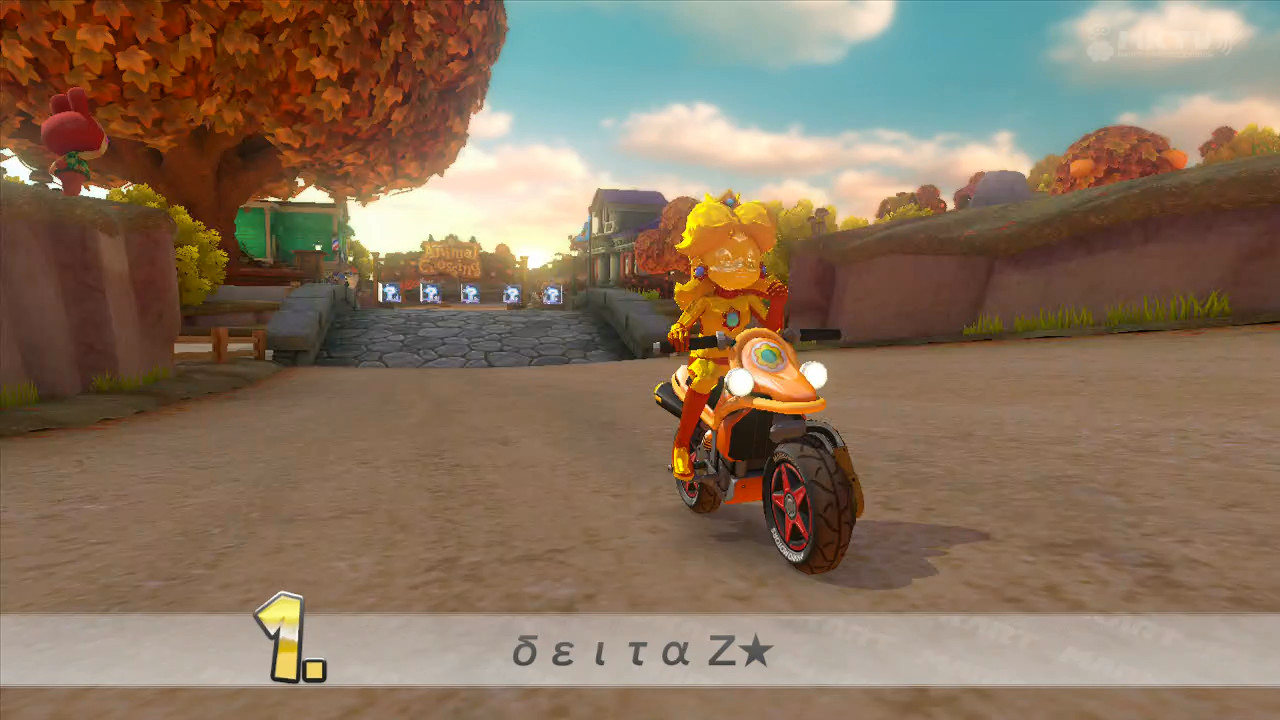Click the green emblem on the bike fairing
This screenshot has height=720, width=1280.
pyautogui.click(x=769, y=353)
